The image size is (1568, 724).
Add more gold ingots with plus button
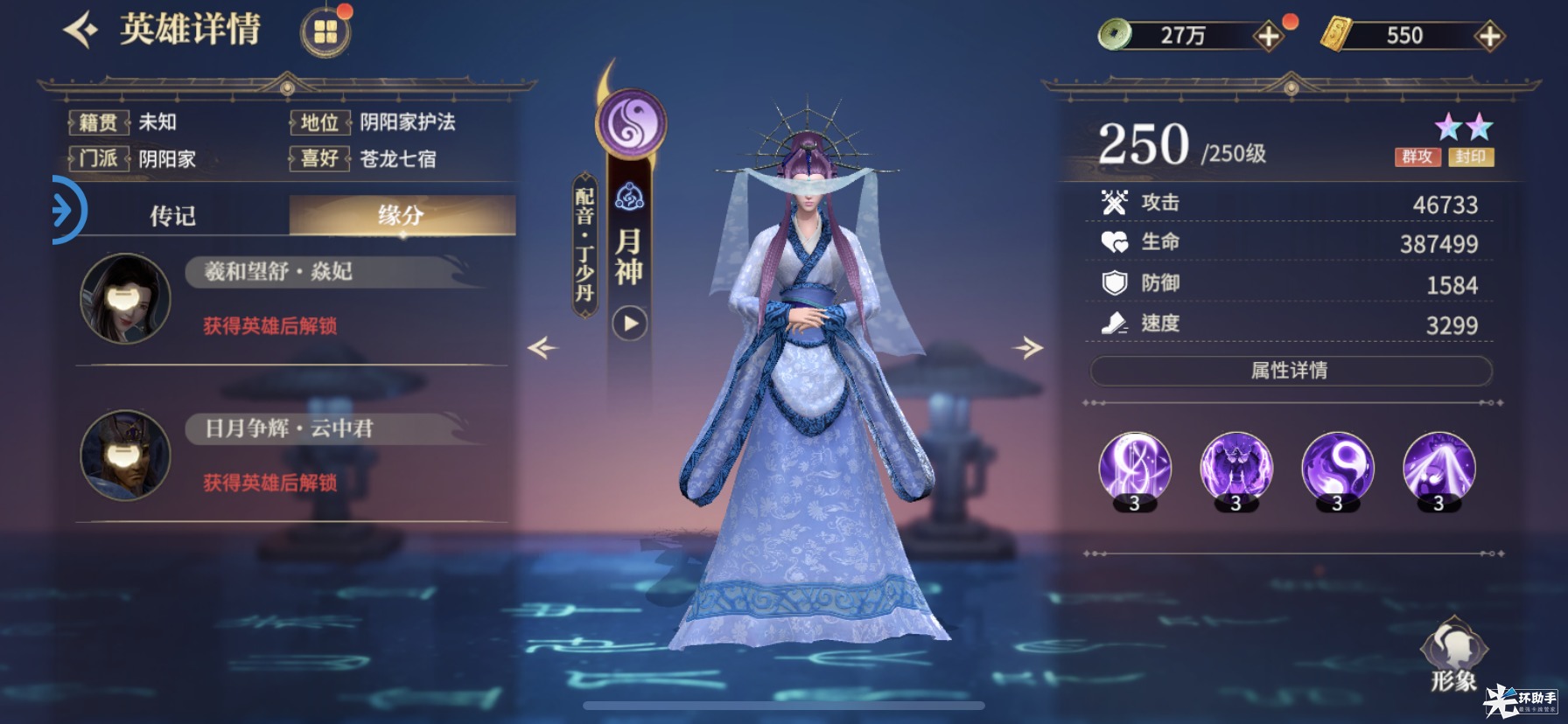[x=1489, y=36]
